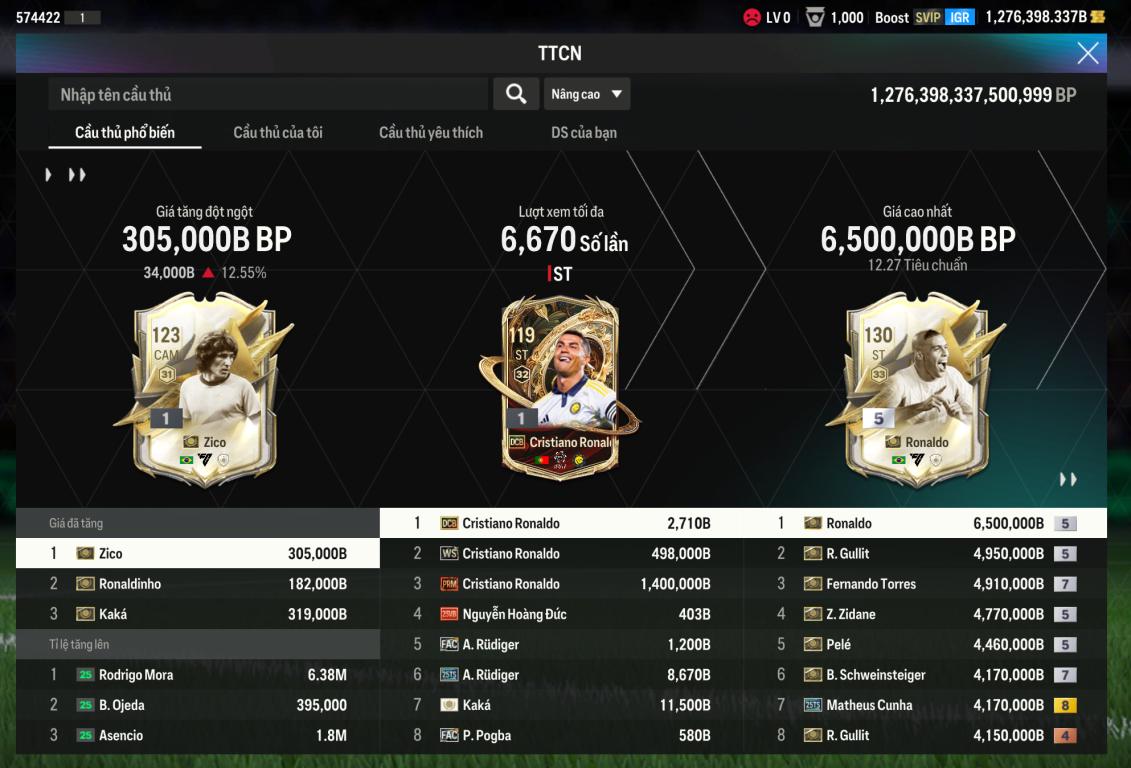Click the Boost button in top bar

(x=892, y=17)
